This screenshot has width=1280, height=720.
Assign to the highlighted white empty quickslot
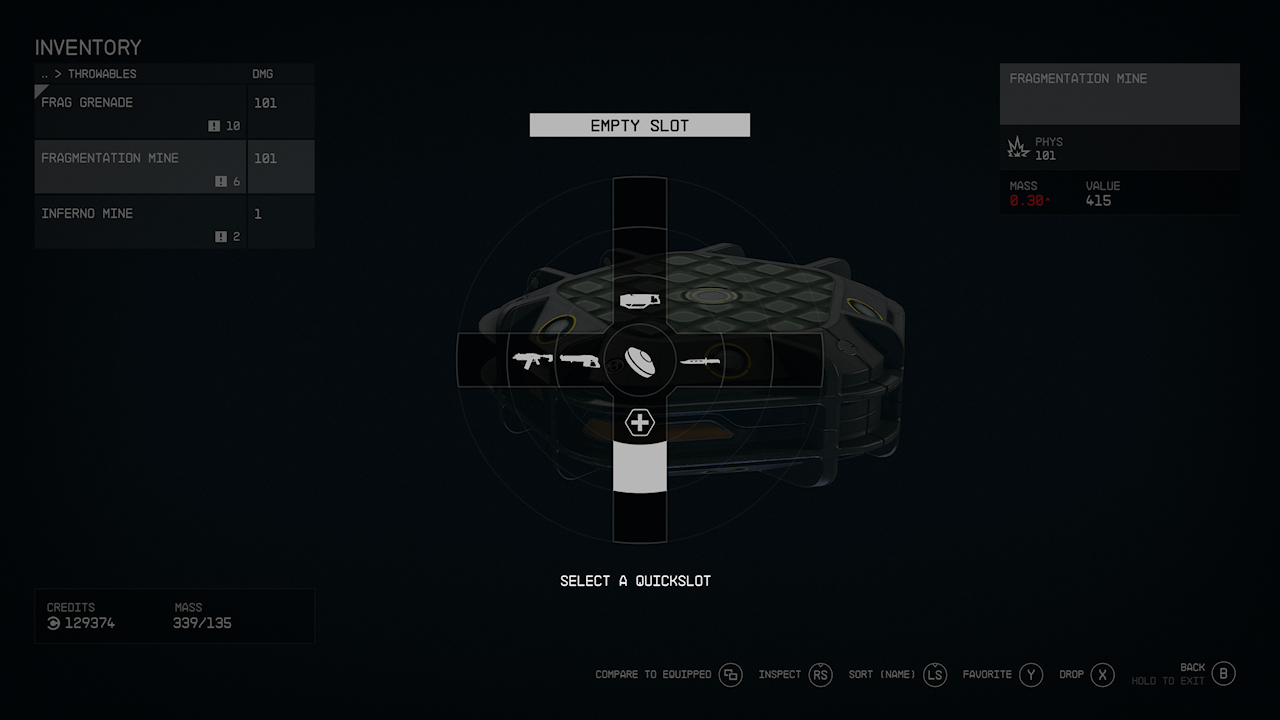tap(640, 468)
